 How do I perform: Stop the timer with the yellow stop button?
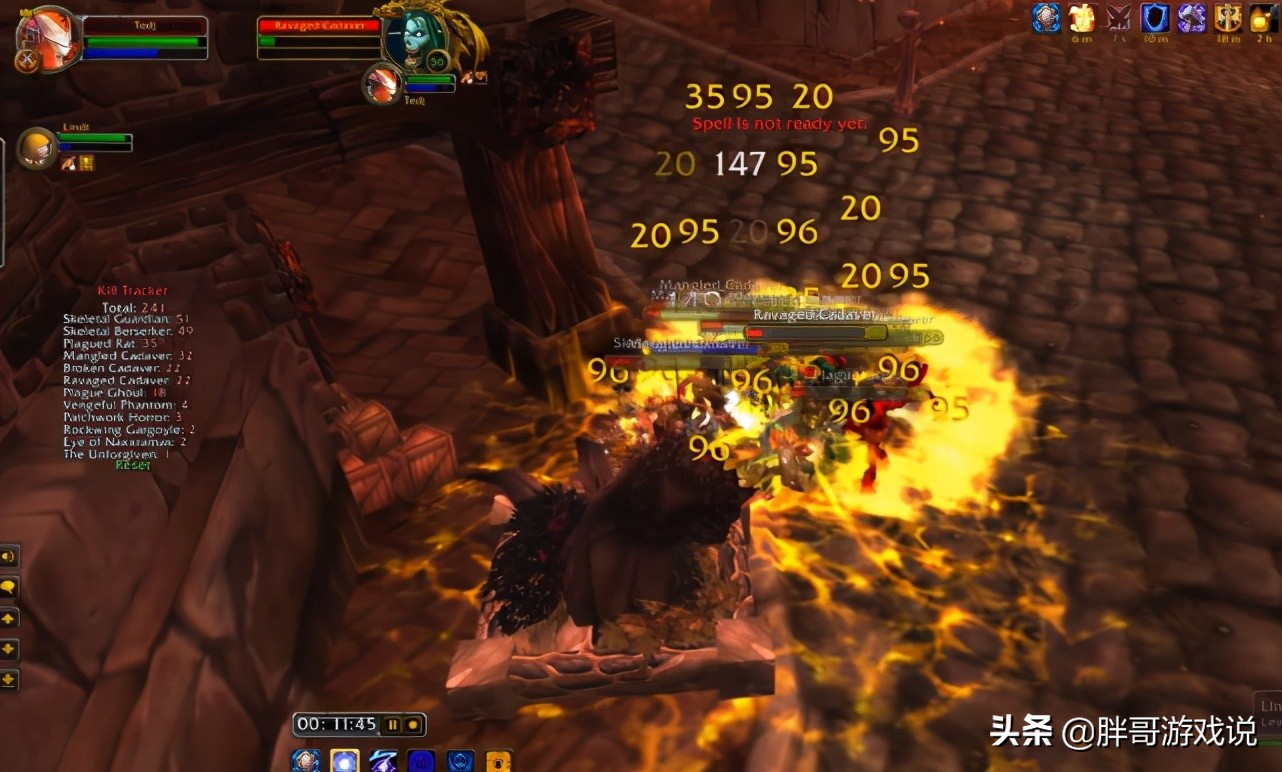(412, 725)
